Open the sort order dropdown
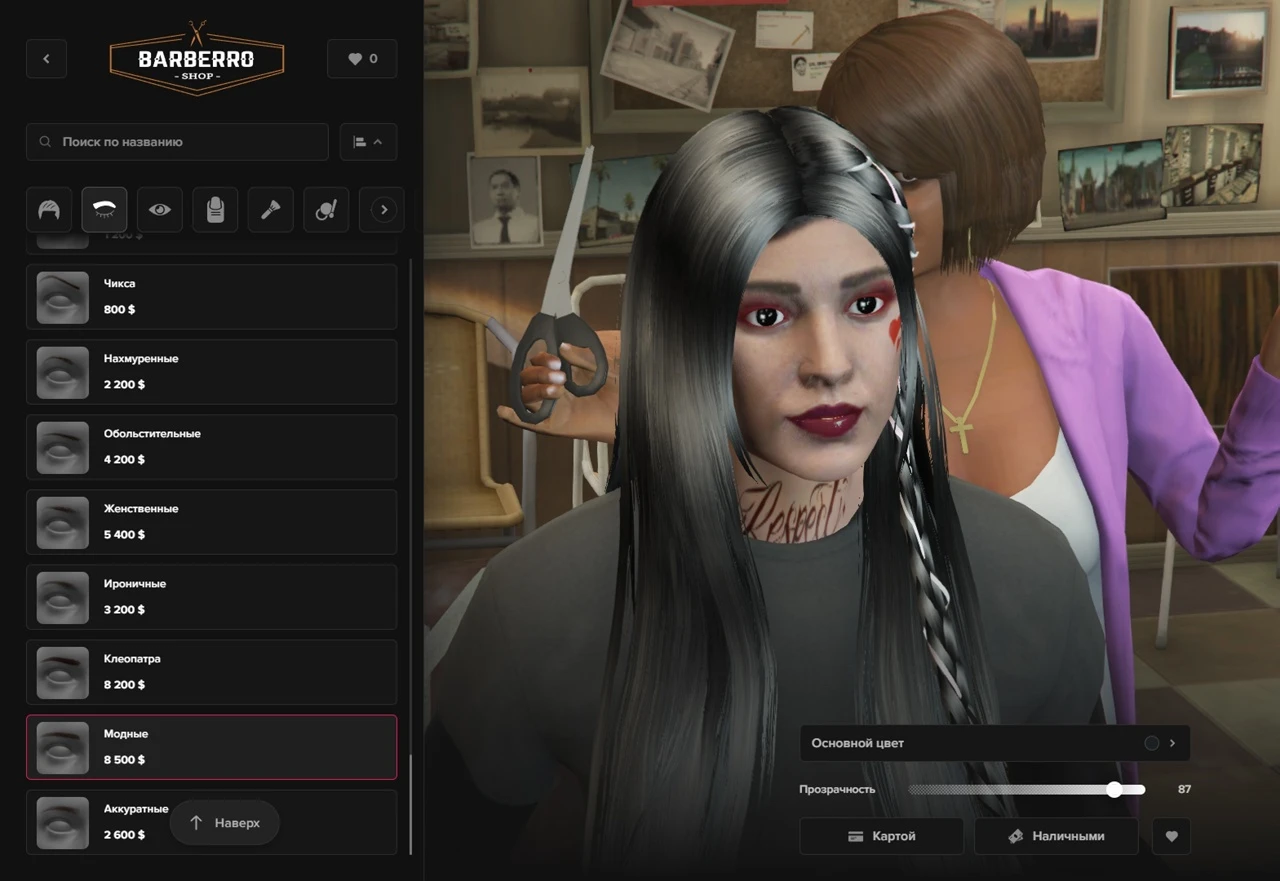Viewport: 1280px width, 881px height. (368, 142)
